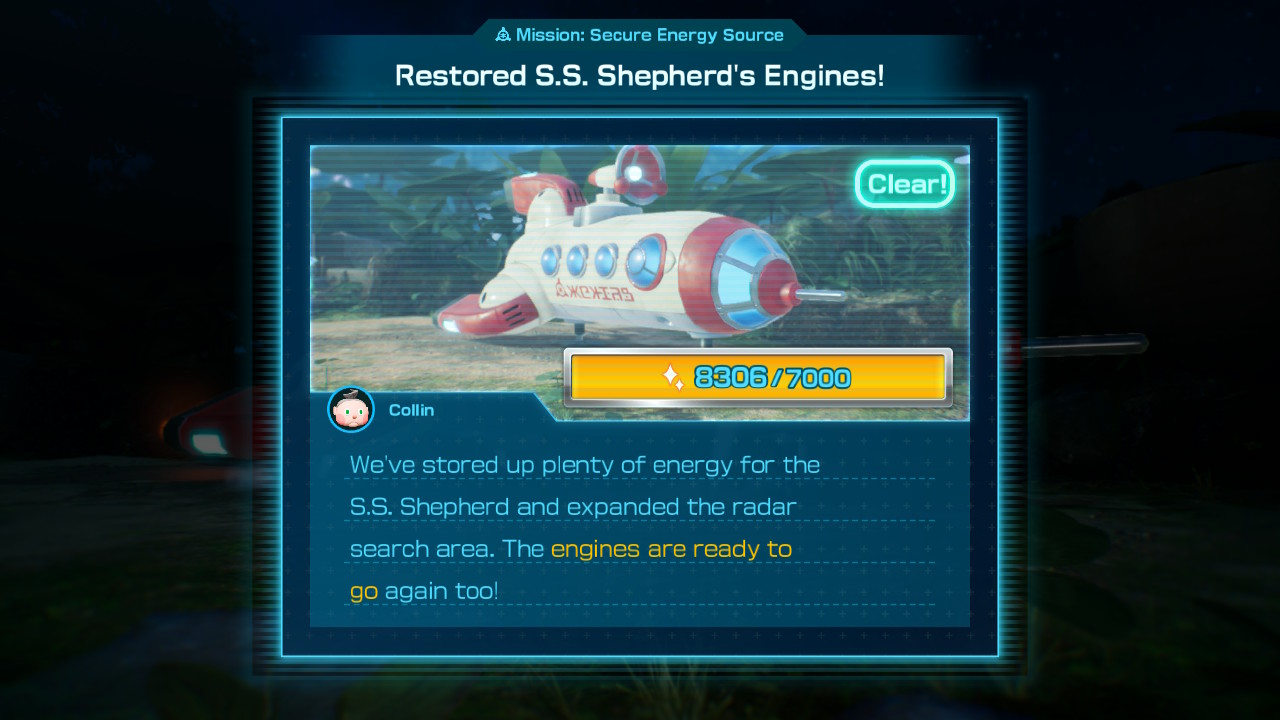Viewport: 1280px width, 720px height.
Task: Select the Mission: Secure Energy Source header
Action: click(640, 34)
